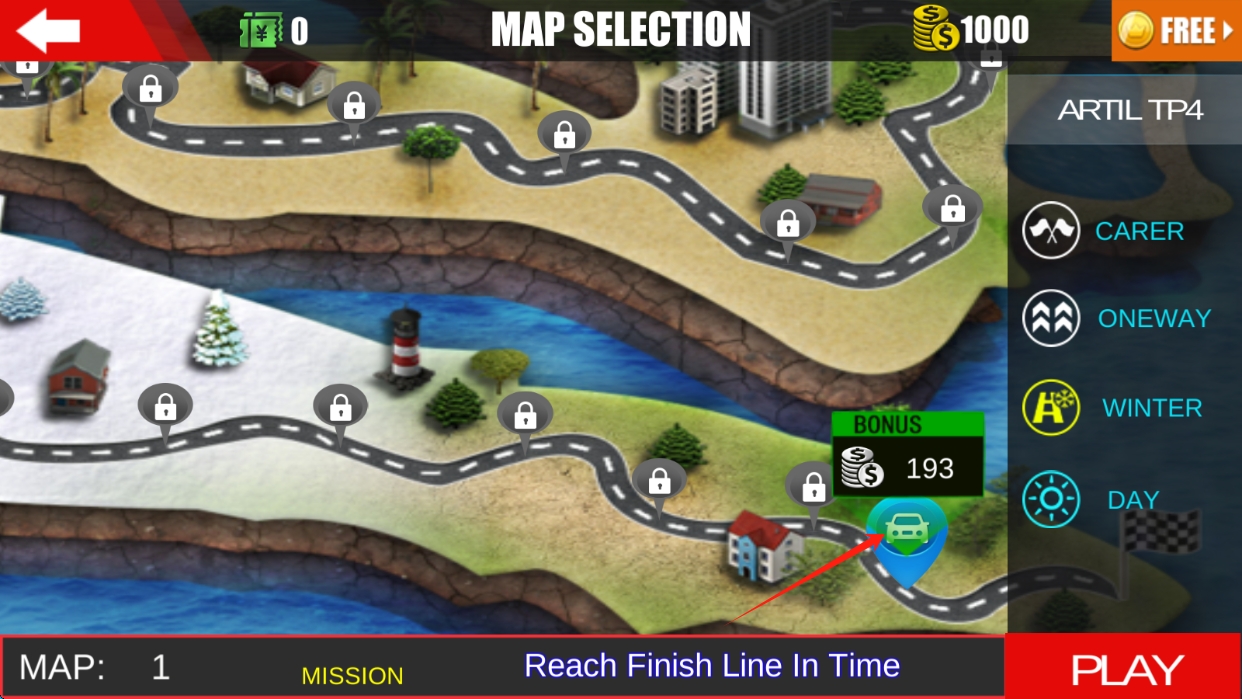This screenshot has height=699, width=1242.
Task: Go back with the white arrow button
Action: 48,31
